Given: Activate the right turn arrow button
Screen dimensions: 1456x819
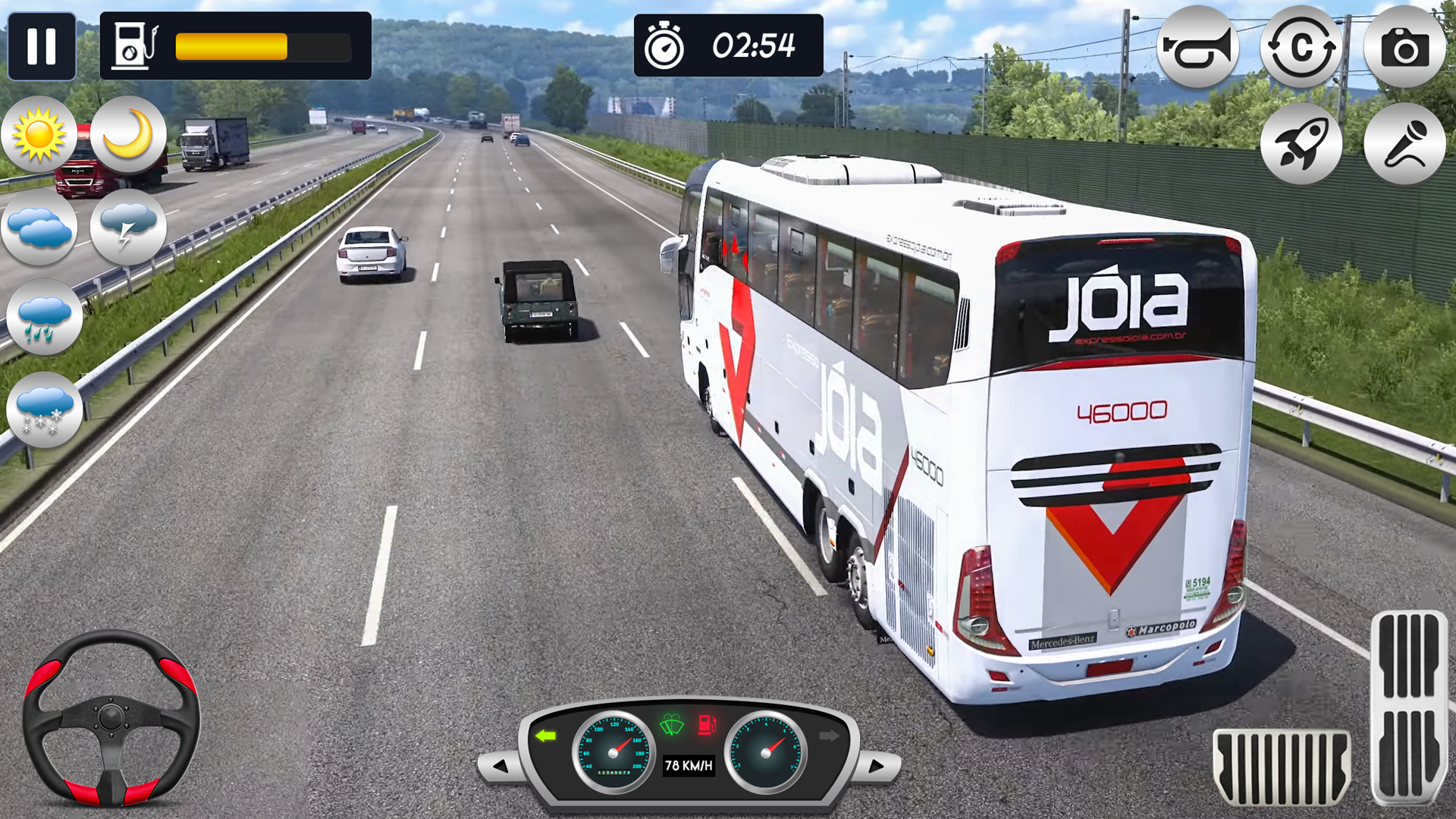Looking at the screenshot, I should click(x=876, y=766).
